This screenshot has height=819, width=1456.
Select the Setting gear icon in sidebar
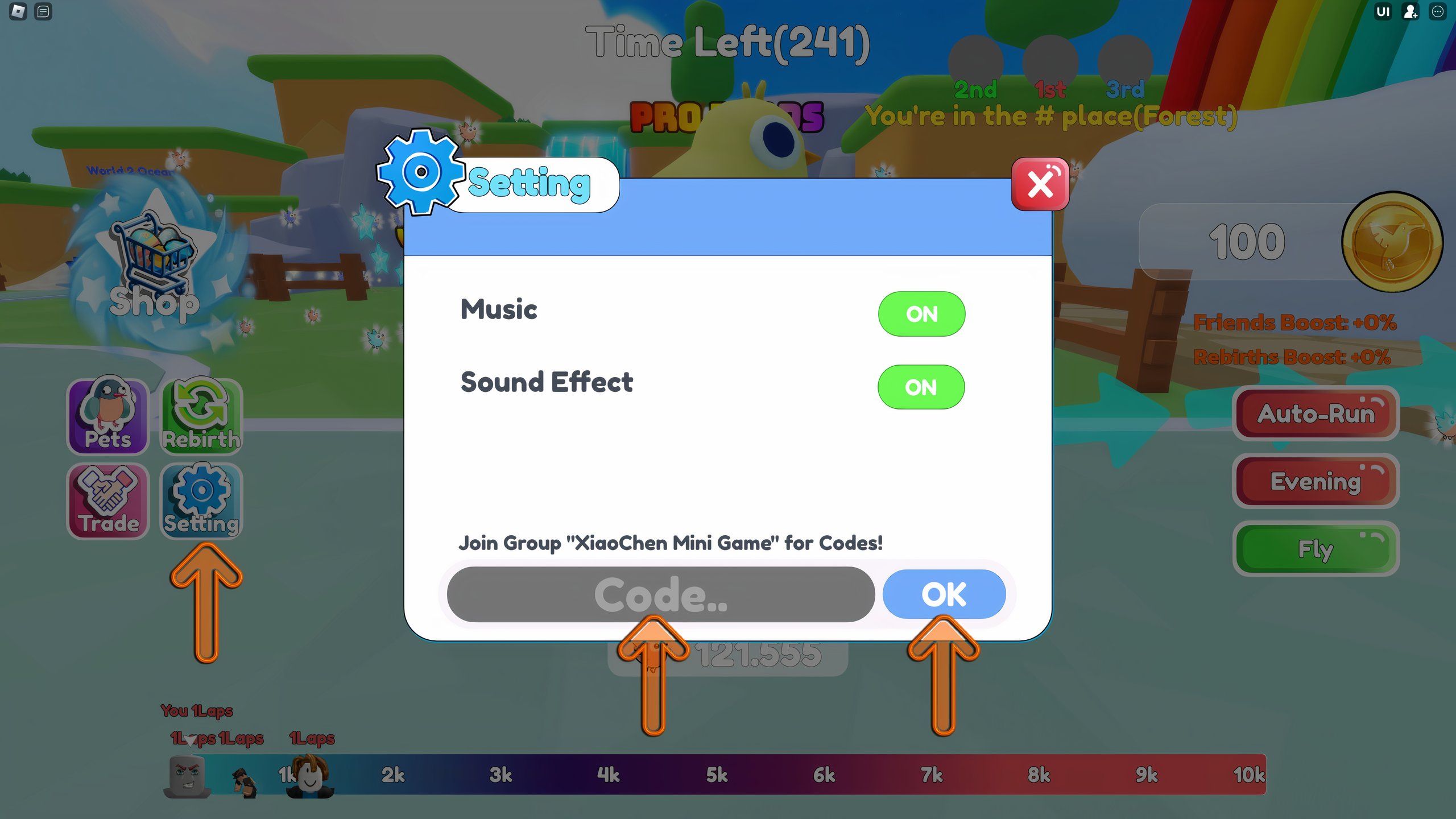201,500
